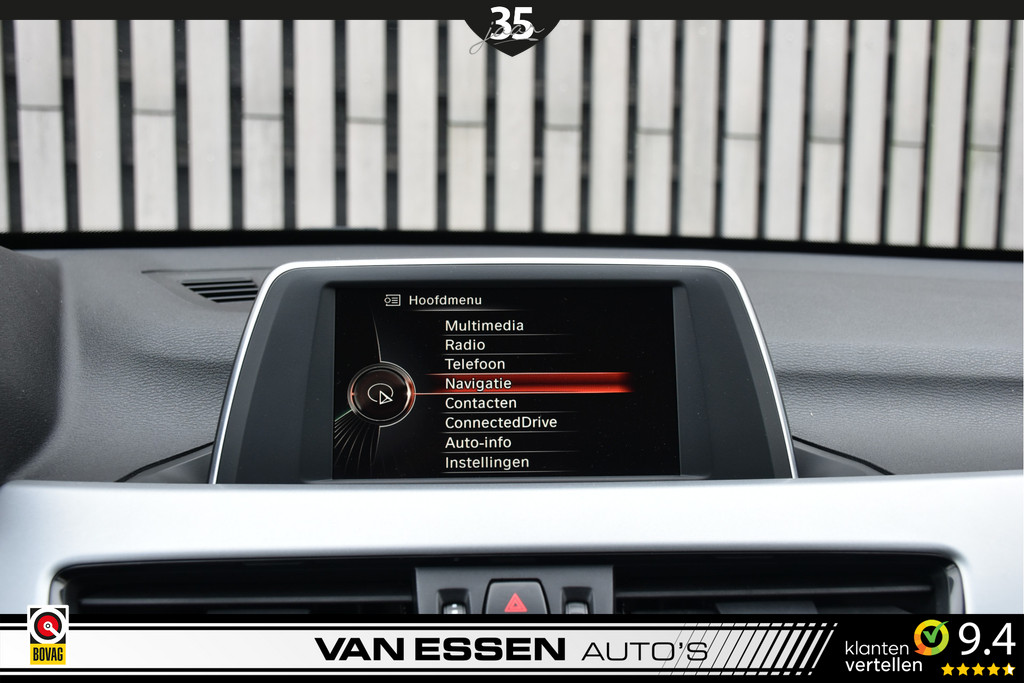Open the highlighted Navigatie entry
This screenshot has width=1024, height=683.
tap(478, 383)
